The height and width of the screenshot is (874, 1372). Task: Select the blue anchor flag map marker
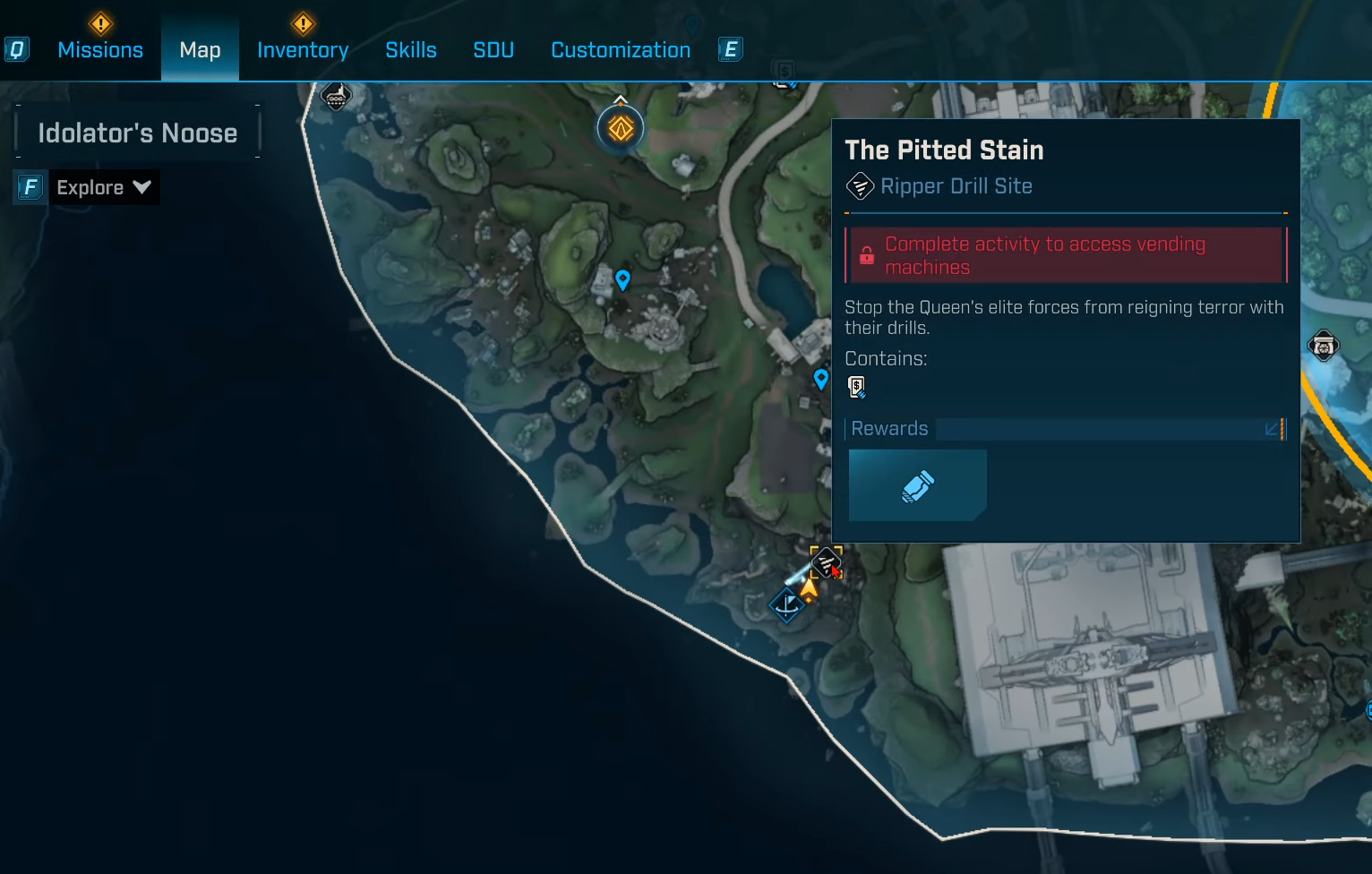coord(787,604)
